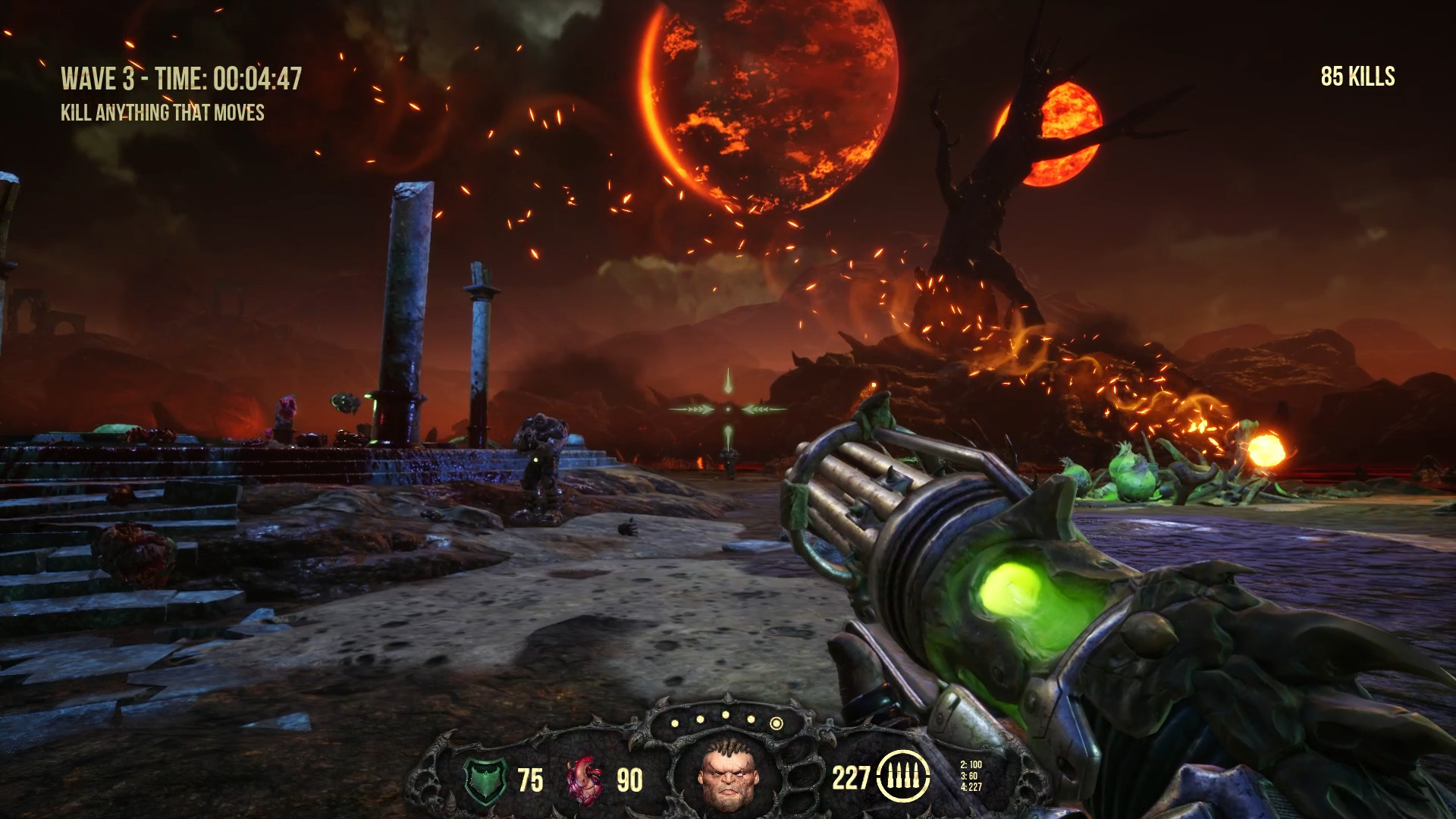Select the first weapon slot dot
Screen dimensions: 1456x819
675,723
